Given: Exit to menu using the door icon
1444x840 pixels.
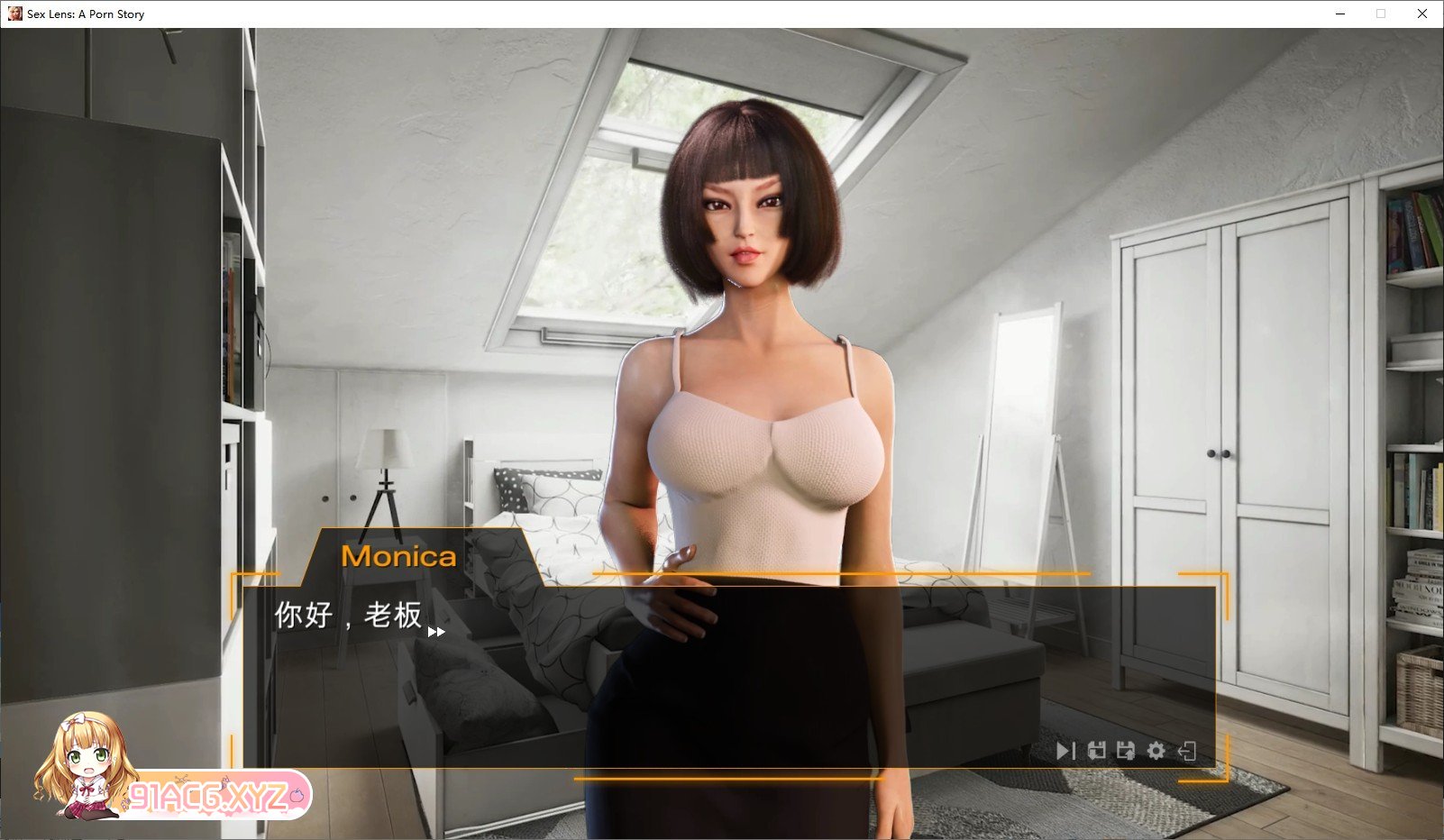Looking at the screenshot, I should pos(1185,749).
